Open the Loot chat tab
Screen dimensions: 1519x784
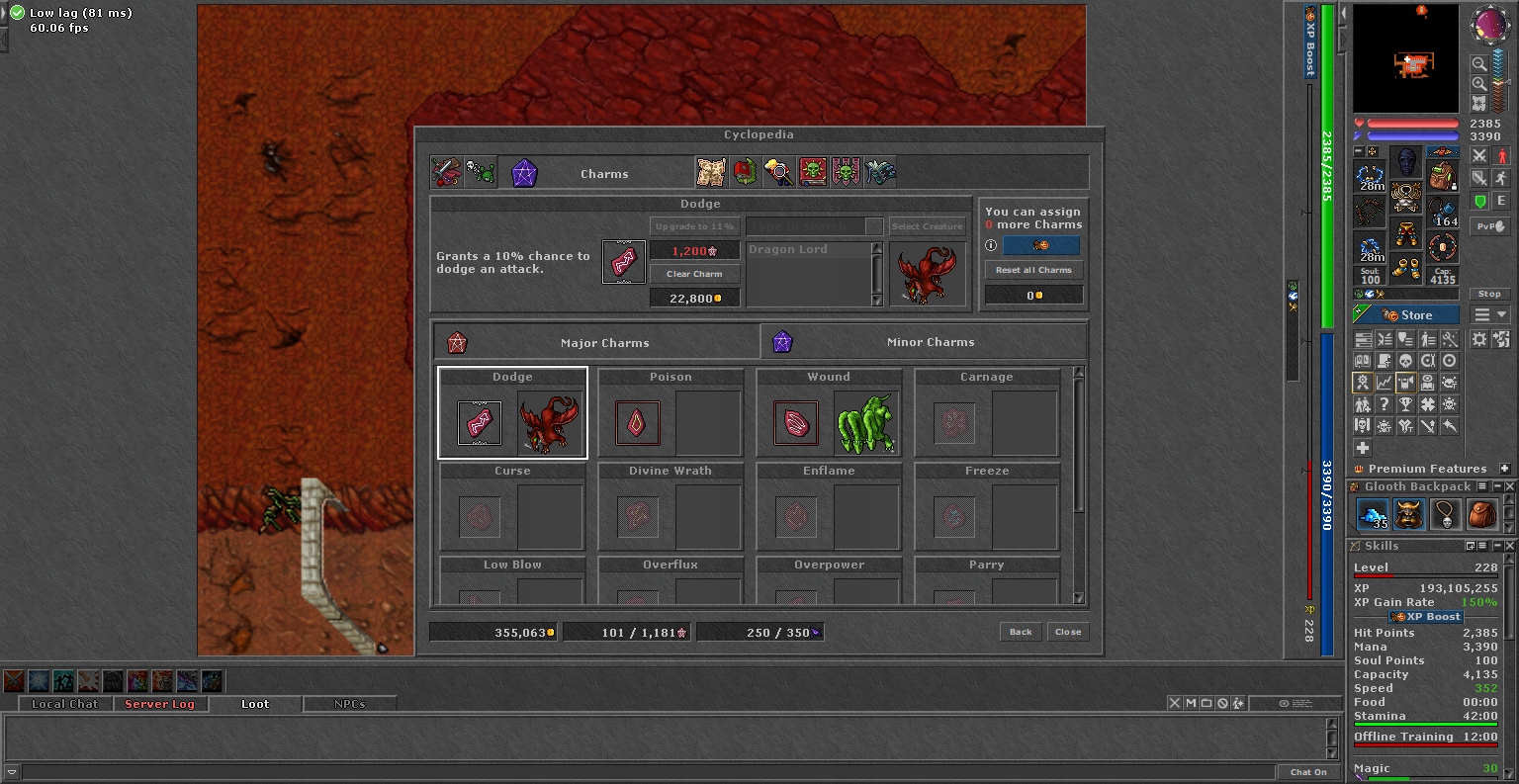(255, 704)
